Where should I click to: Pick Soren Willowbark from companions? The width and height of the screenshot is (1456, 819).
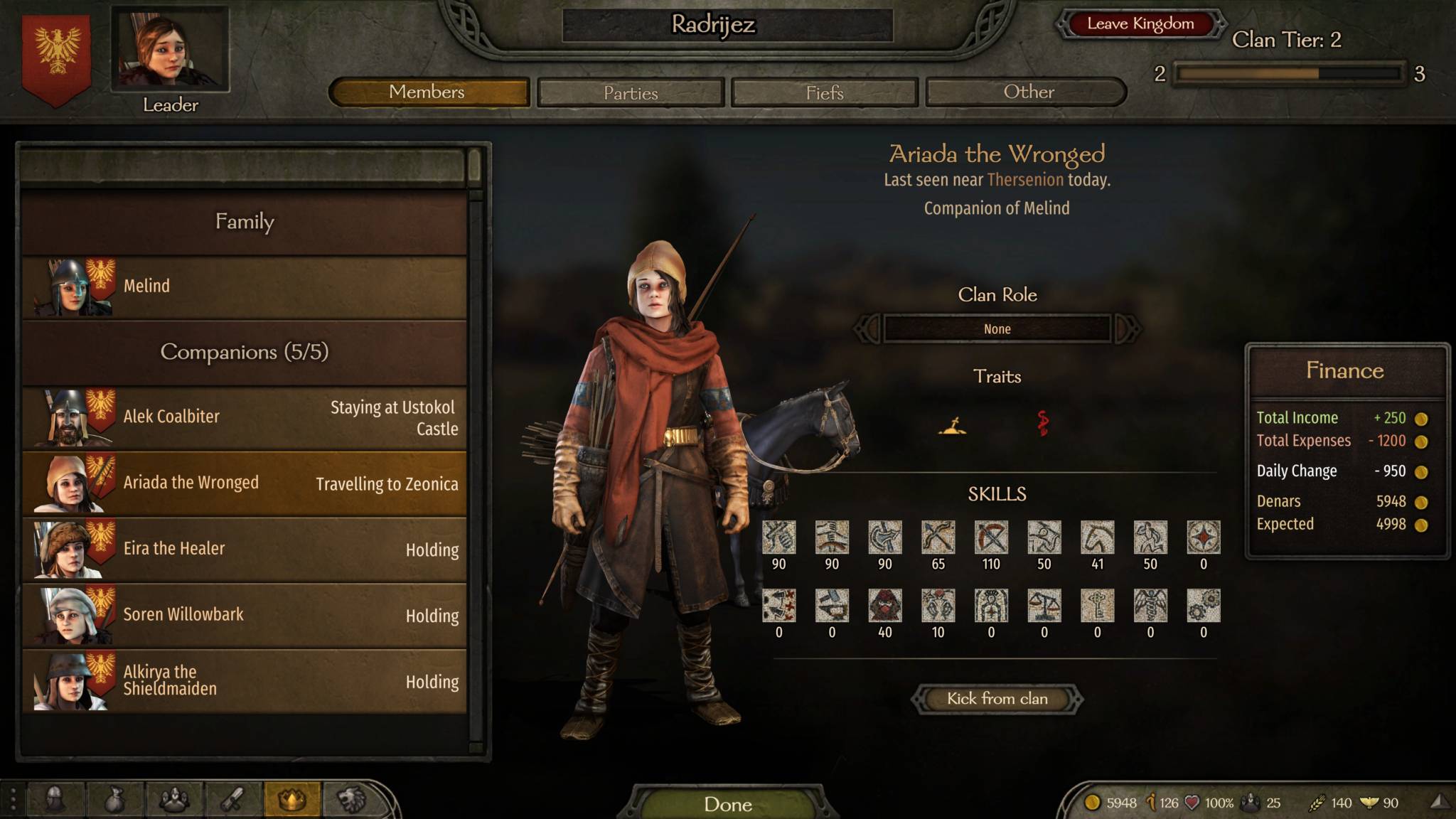coord(244,615)
